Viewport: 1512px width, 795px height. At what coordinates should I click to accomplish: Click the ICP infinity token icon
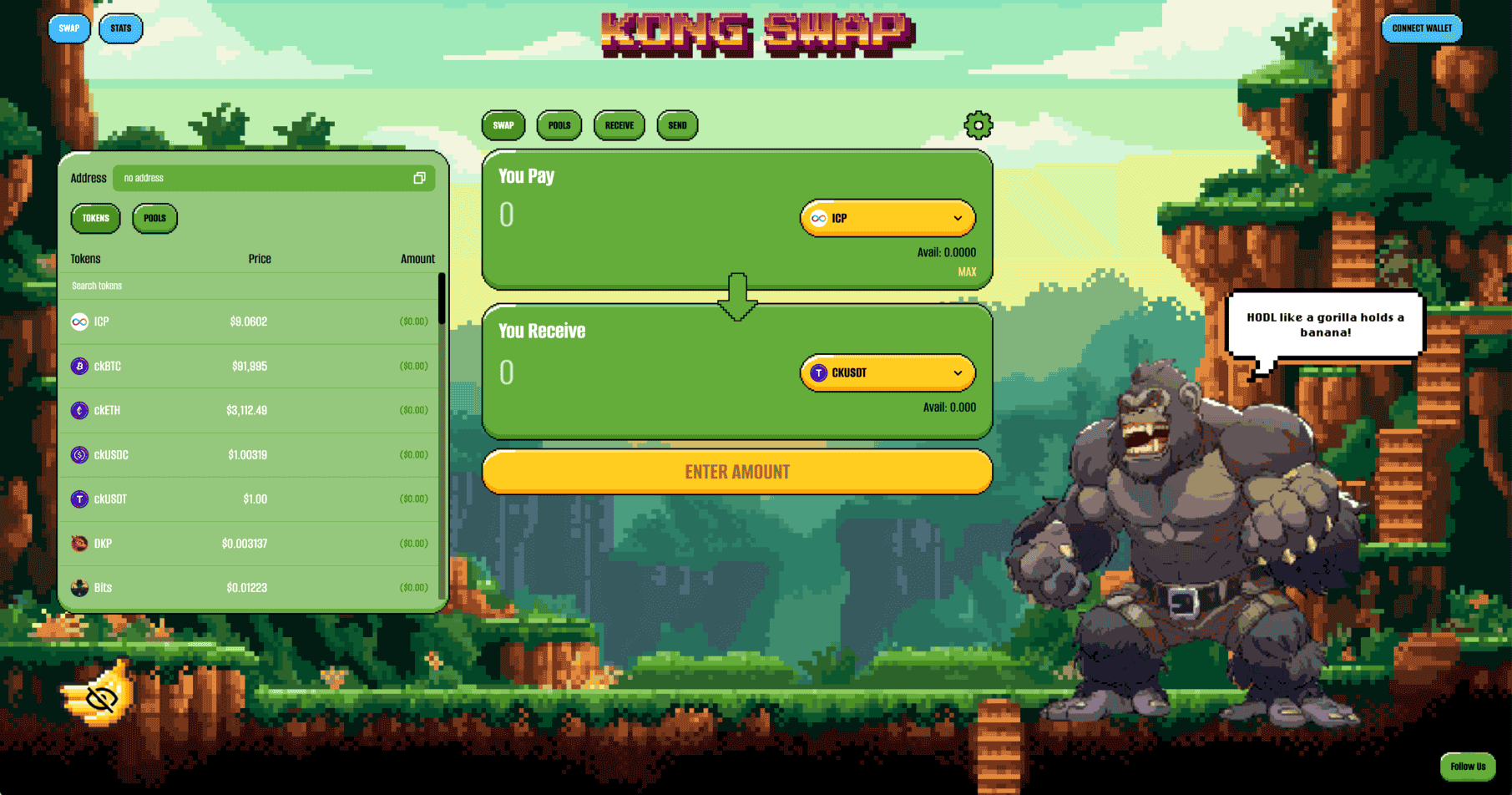(x=79, y=321)
